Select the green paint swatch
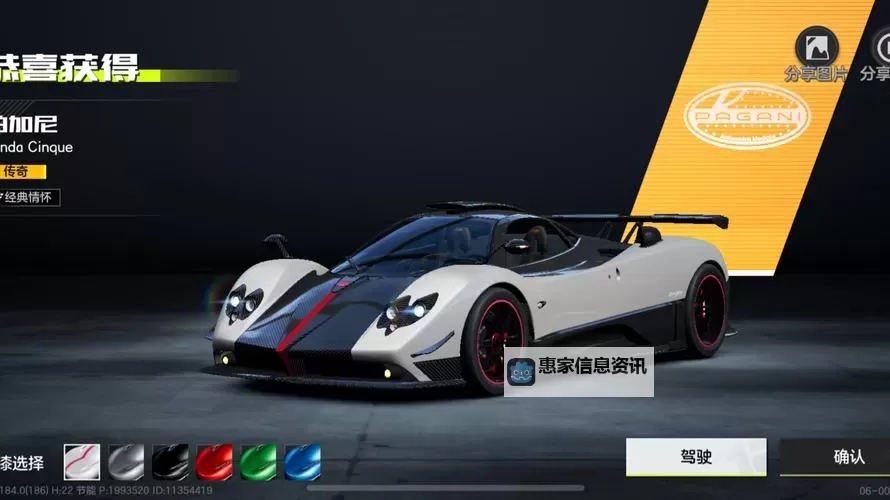This screenshot has height=500, width=890. coord(258,462)
